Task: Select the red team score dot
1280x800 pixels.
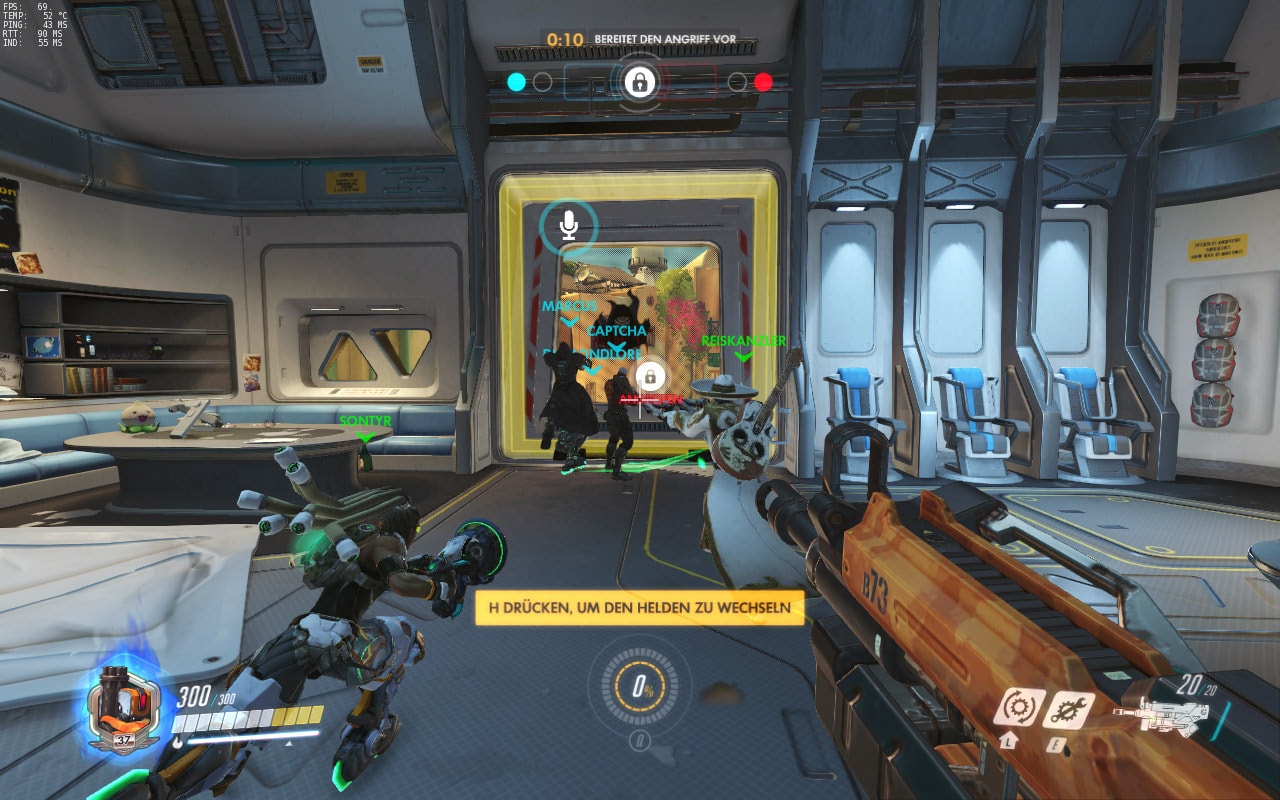Action: point(763,82)
